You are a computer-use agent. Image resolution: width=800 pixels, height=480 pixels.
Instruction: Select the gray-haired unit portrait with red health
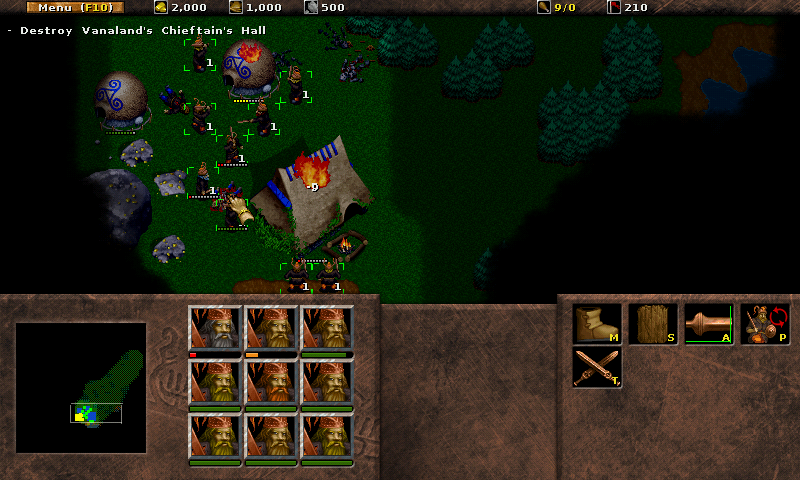point(216,328)
